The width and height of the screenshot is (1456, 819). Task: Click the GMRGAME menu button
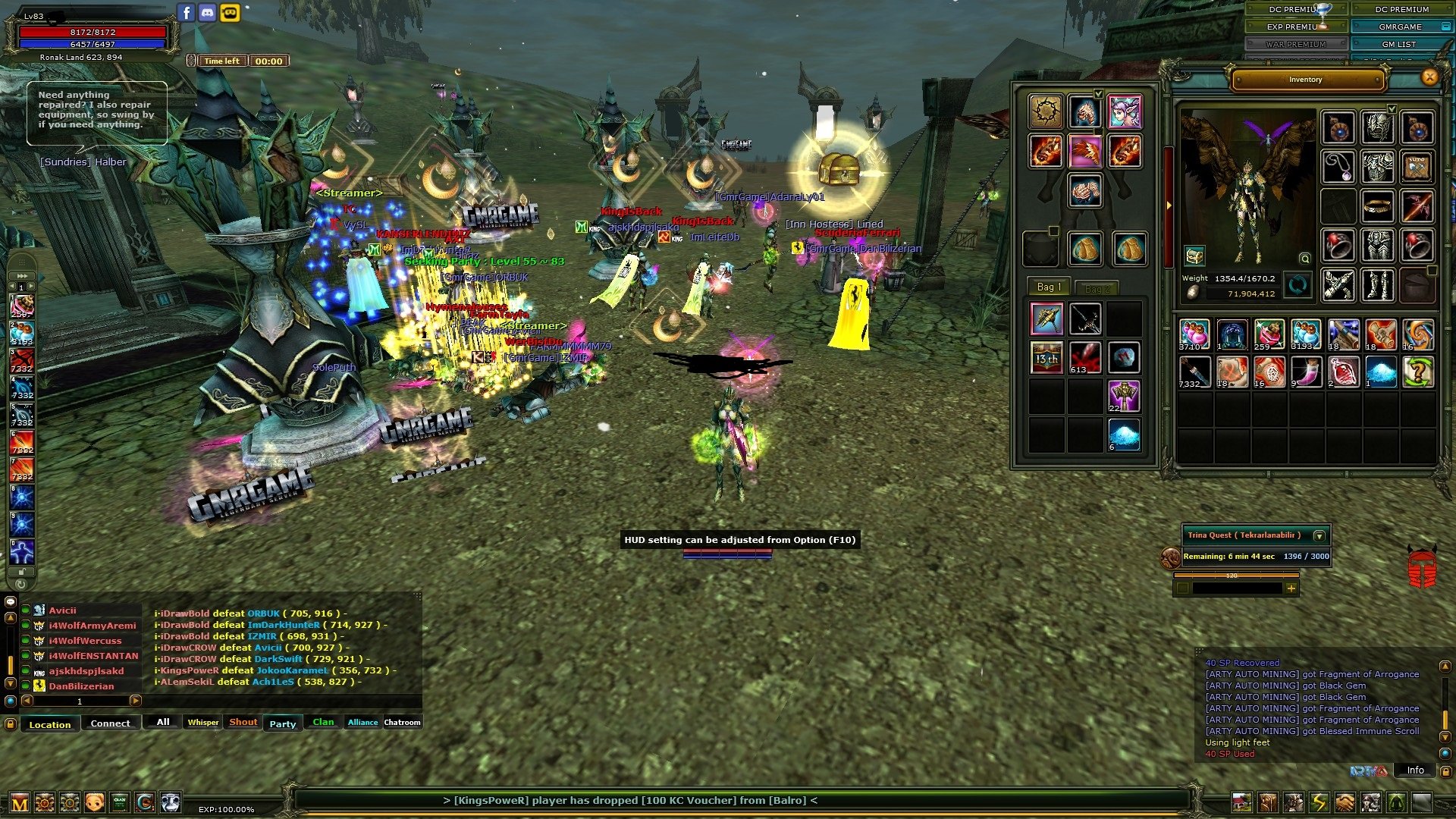[1400, 27]
